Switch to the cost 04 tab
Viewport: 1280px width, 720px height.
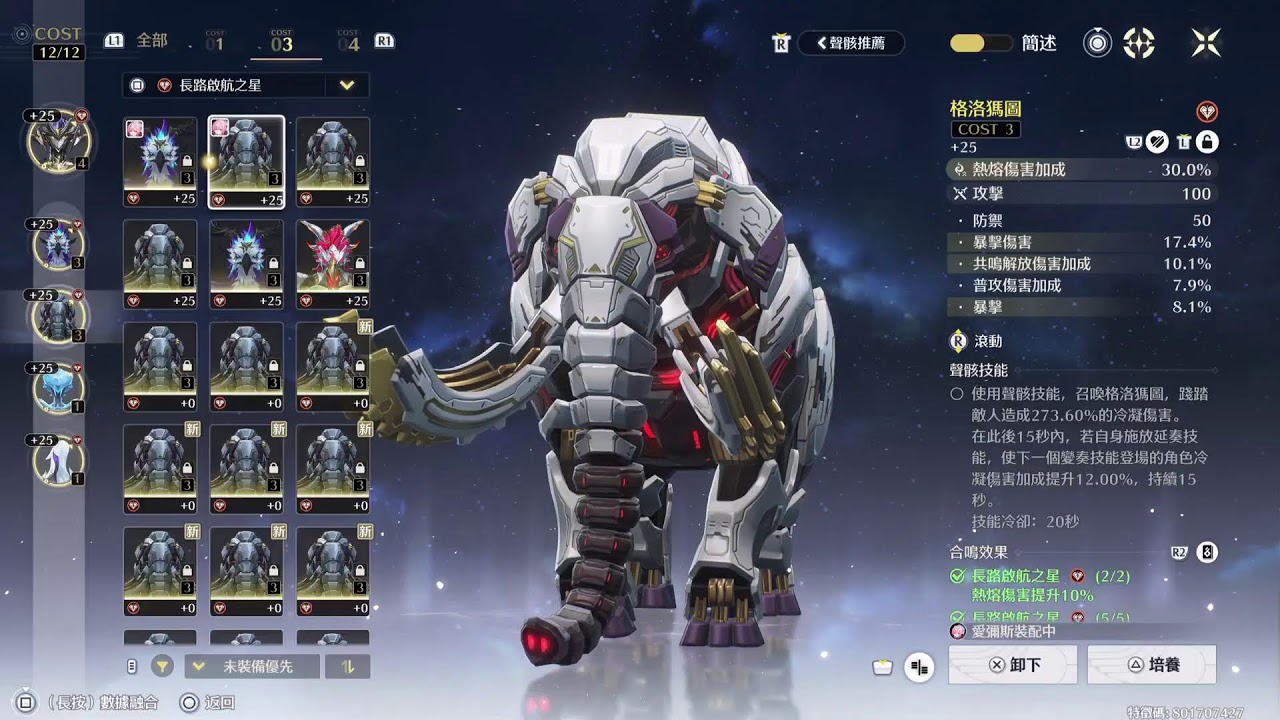point(348,42)
